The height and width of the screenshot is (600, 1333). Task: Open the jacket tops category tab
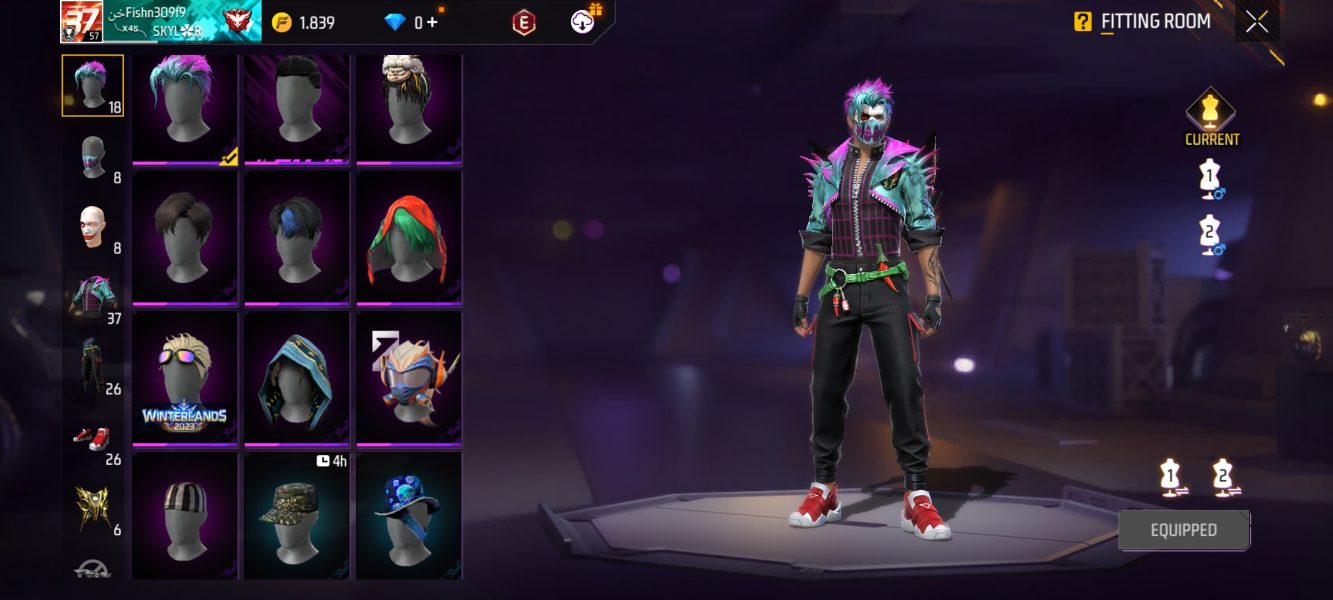[x=92, y=298]
